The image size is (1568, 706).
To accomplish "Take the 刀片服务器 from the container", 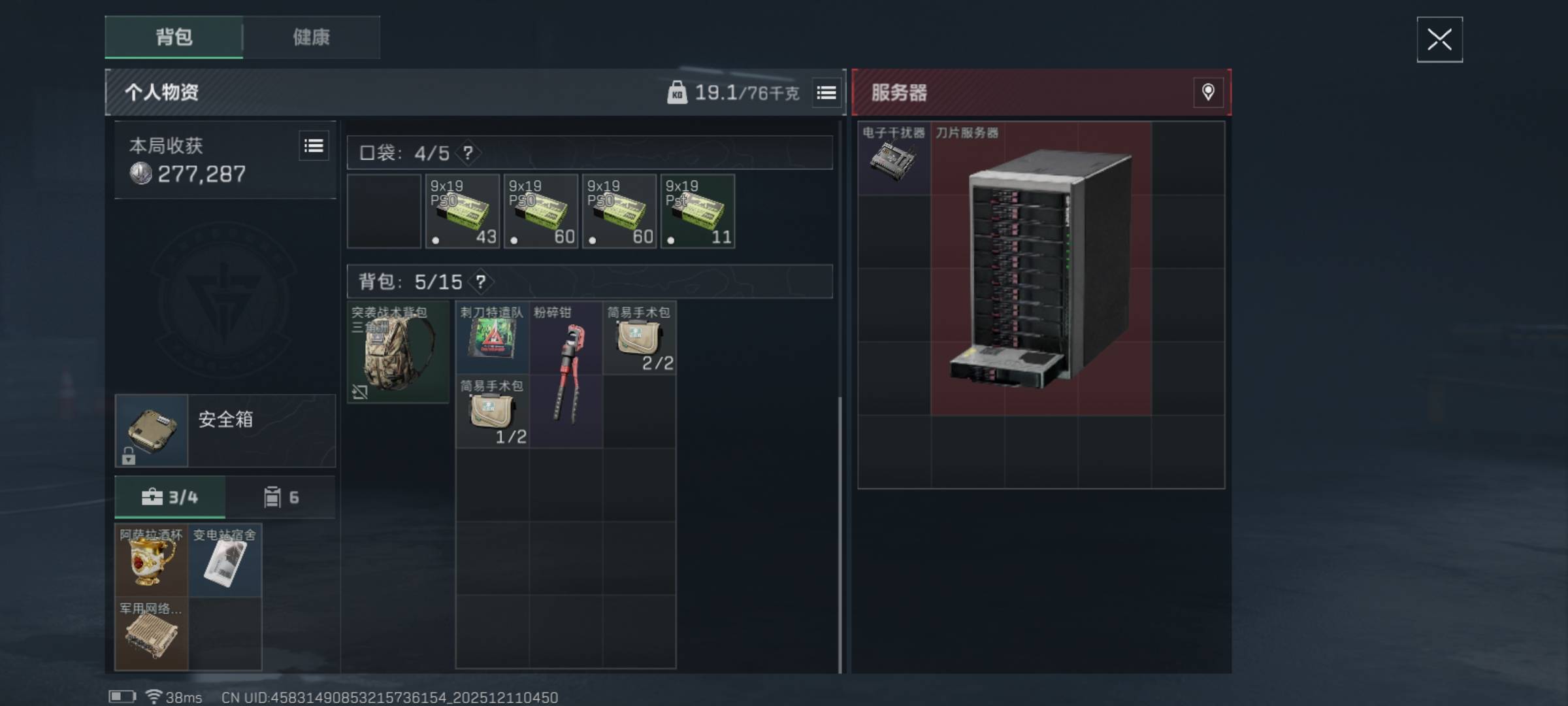I will pyautogui.click(x=1041, y=268).
